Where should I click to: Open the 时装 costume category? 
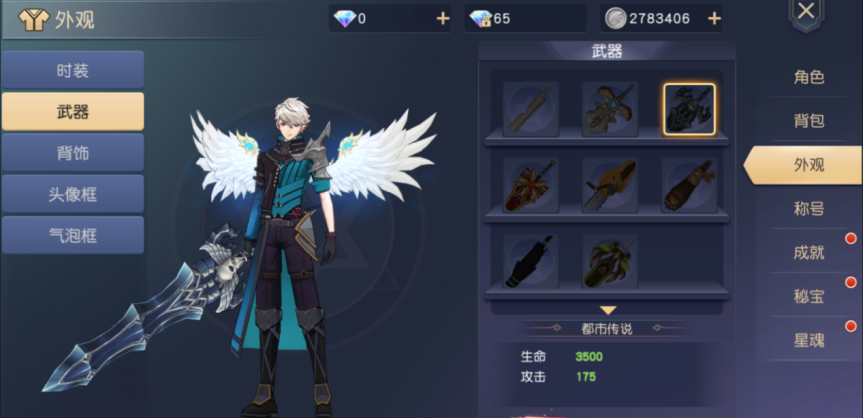(x=72, y=71)
